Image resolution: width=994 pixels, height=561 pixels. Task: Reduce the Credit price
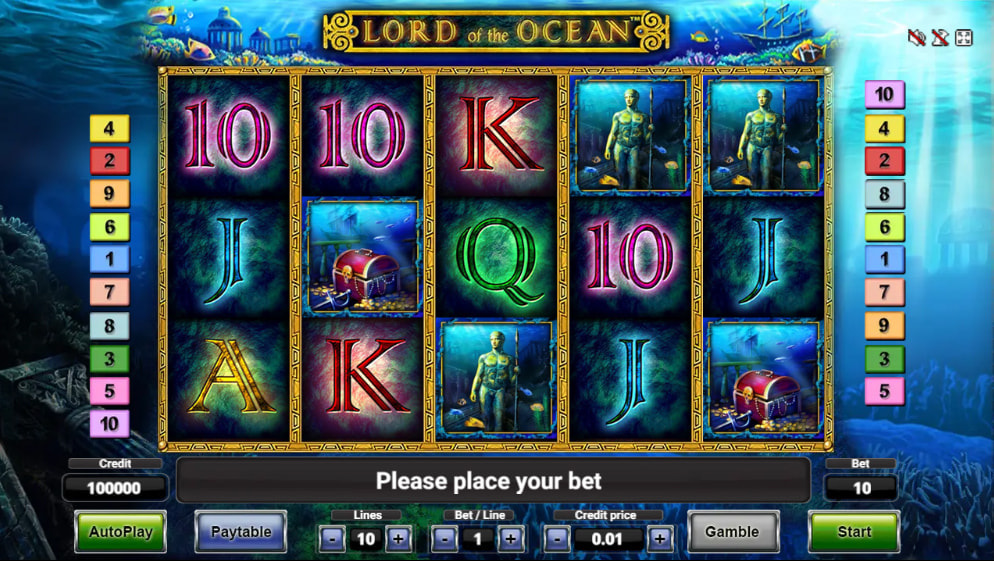pos(558,540)
